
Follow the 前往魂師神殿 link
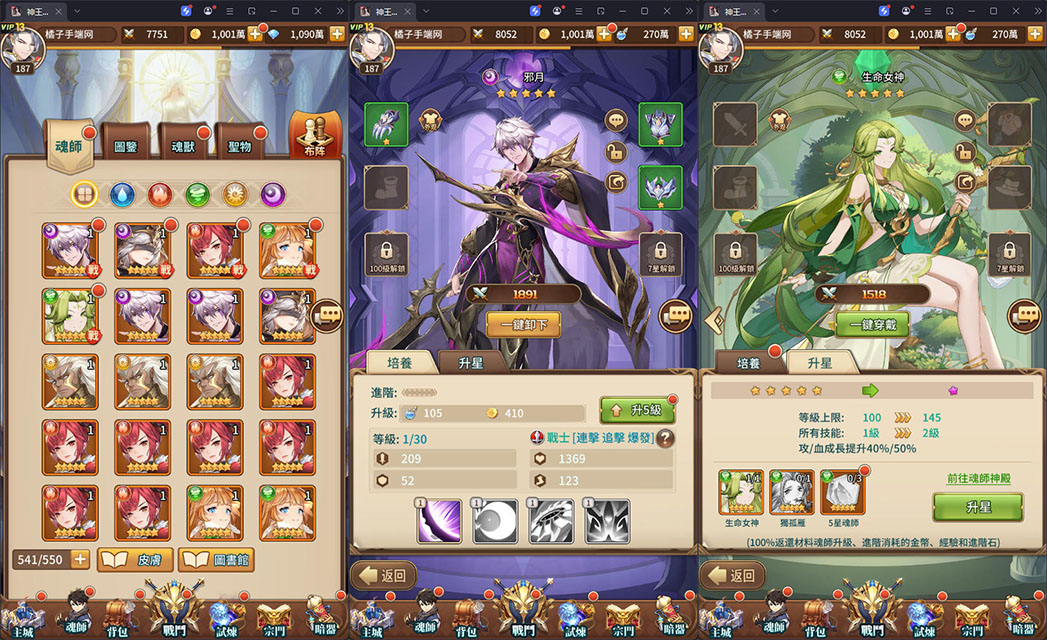click(x=978, y=479)
